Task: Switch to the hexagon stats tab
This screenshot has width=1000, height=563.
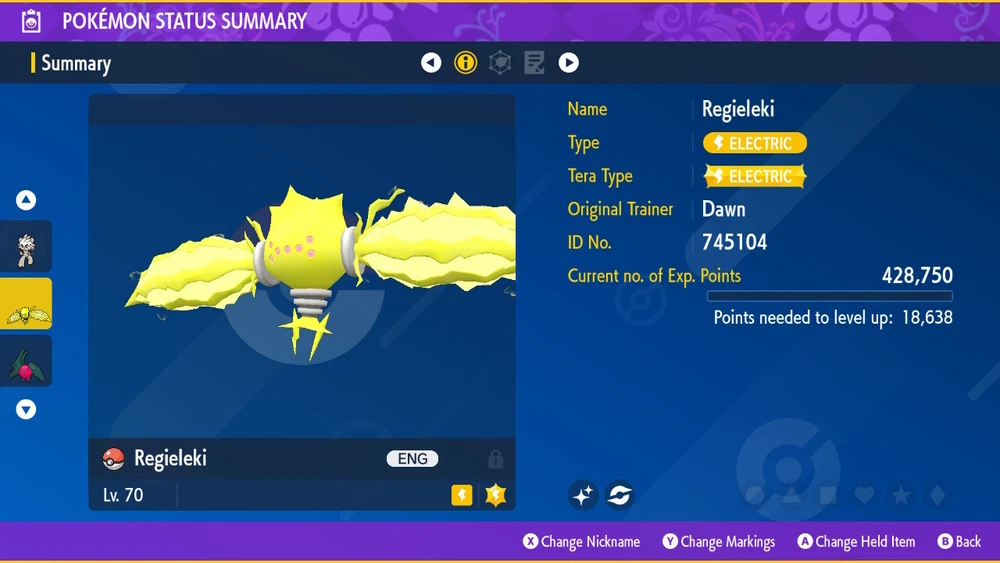Action: click(x=500, y=63)
